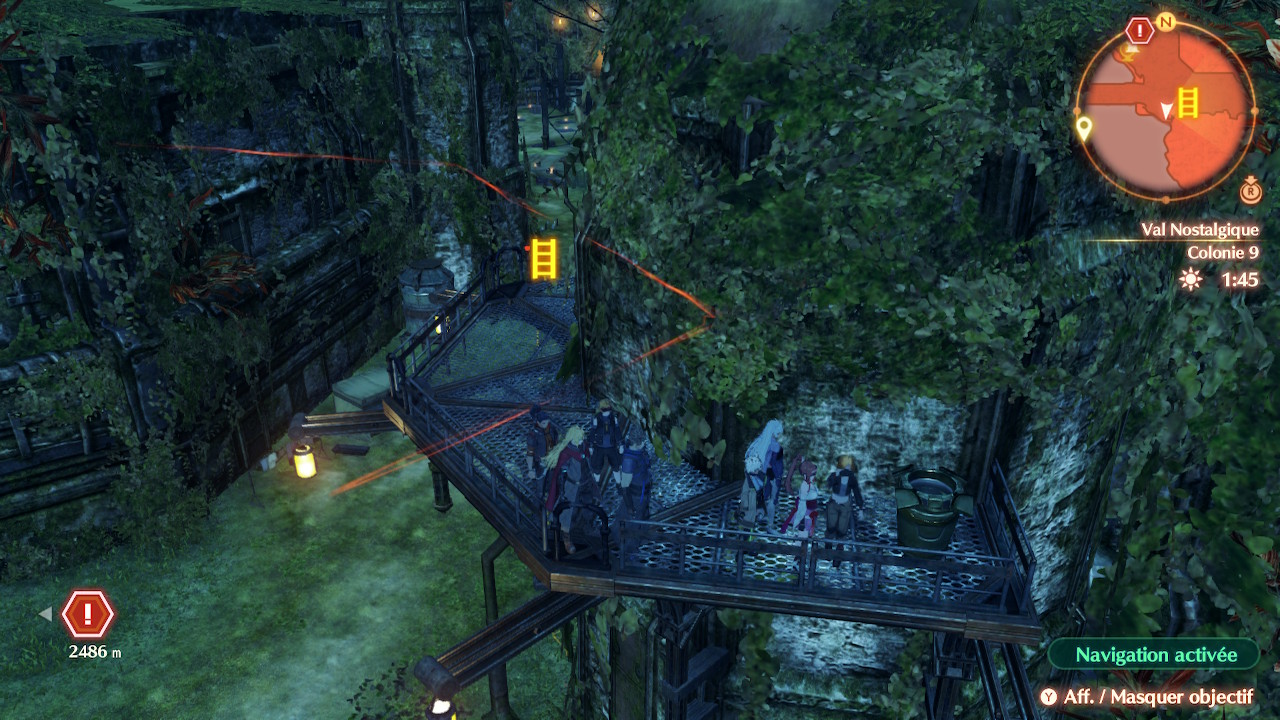Click the north compass indicator on the minimap
Viewport: 1280px width, 720px height.
click(x=1165, y=22)
